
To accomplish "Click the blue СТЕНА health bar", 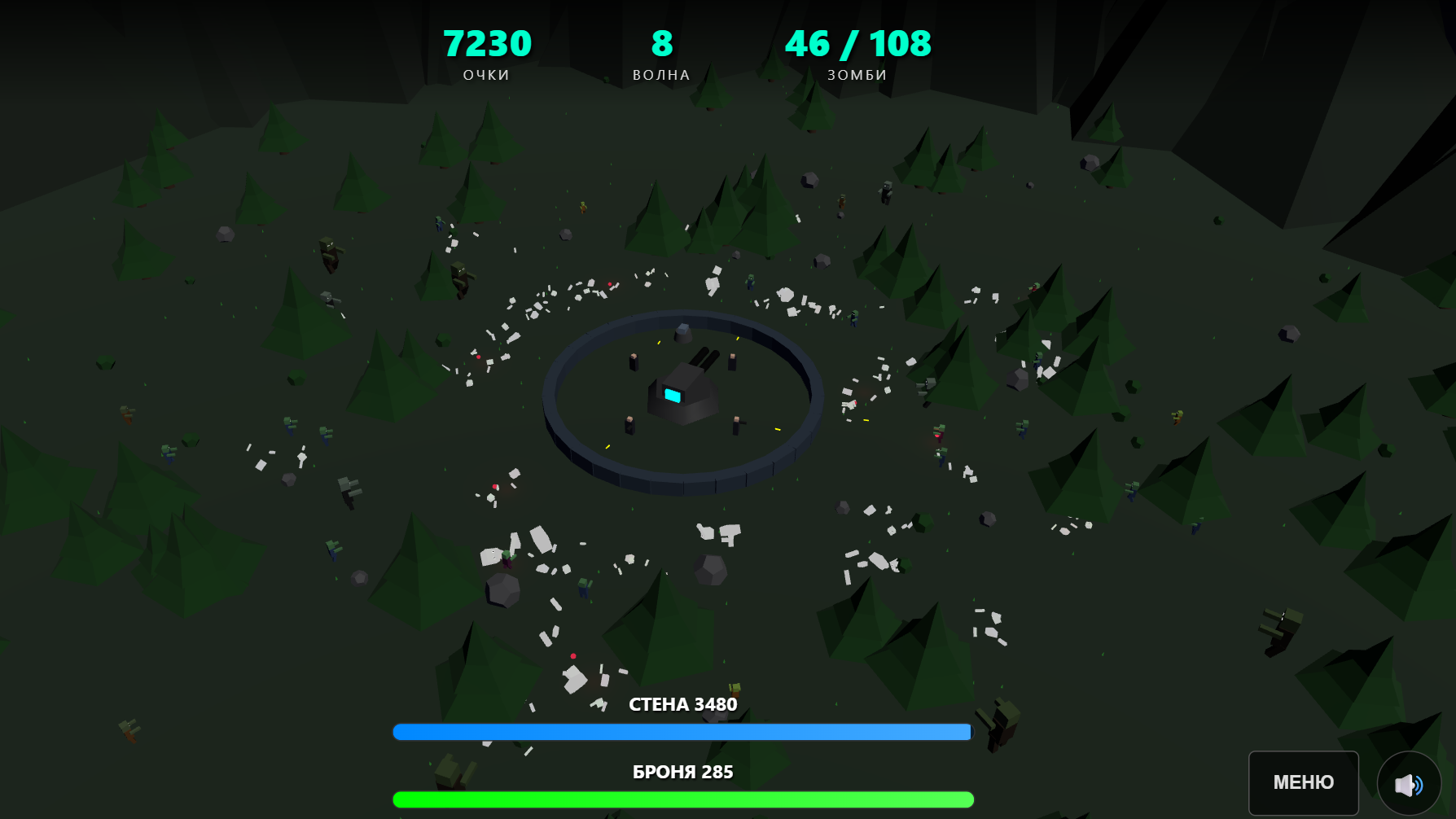I will click(682, 731).
